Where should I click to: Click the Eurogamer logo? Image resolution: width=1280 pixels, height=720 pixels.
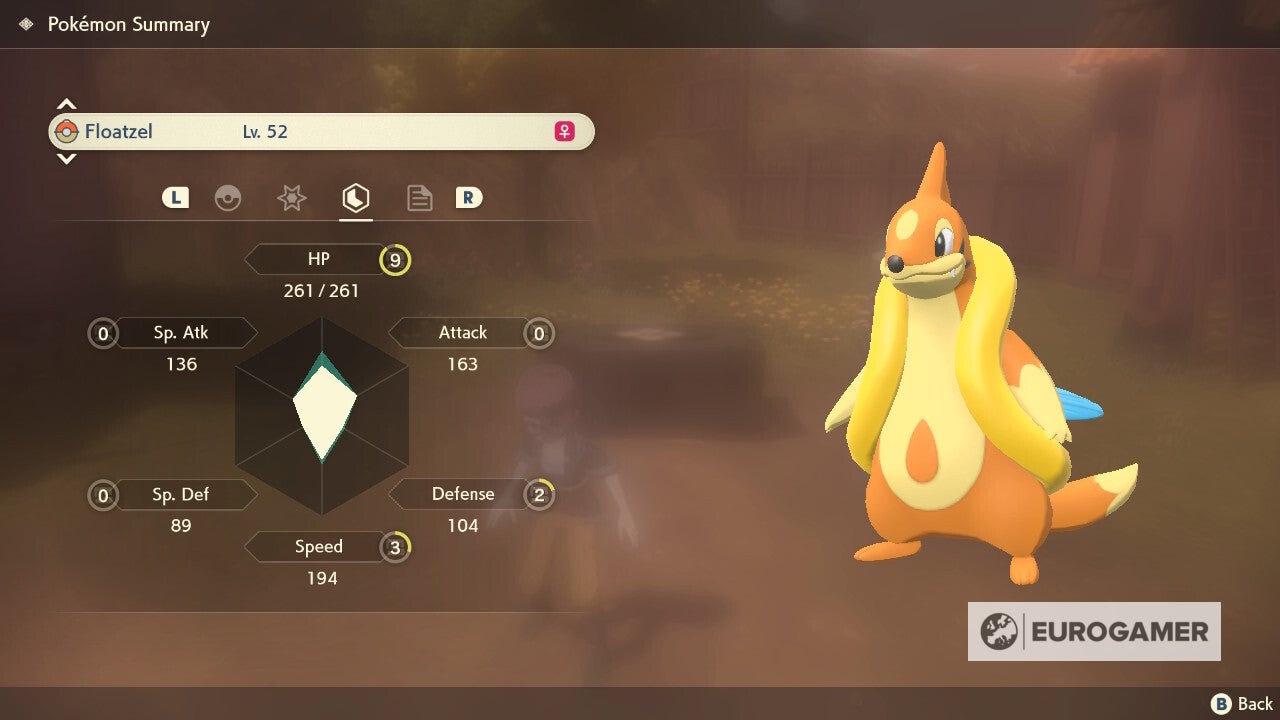point(1094,631)
